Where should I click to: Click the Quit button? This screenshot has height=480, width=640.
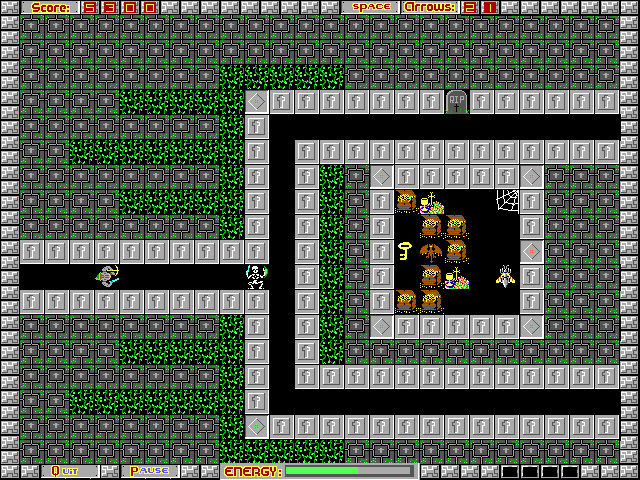66,471
